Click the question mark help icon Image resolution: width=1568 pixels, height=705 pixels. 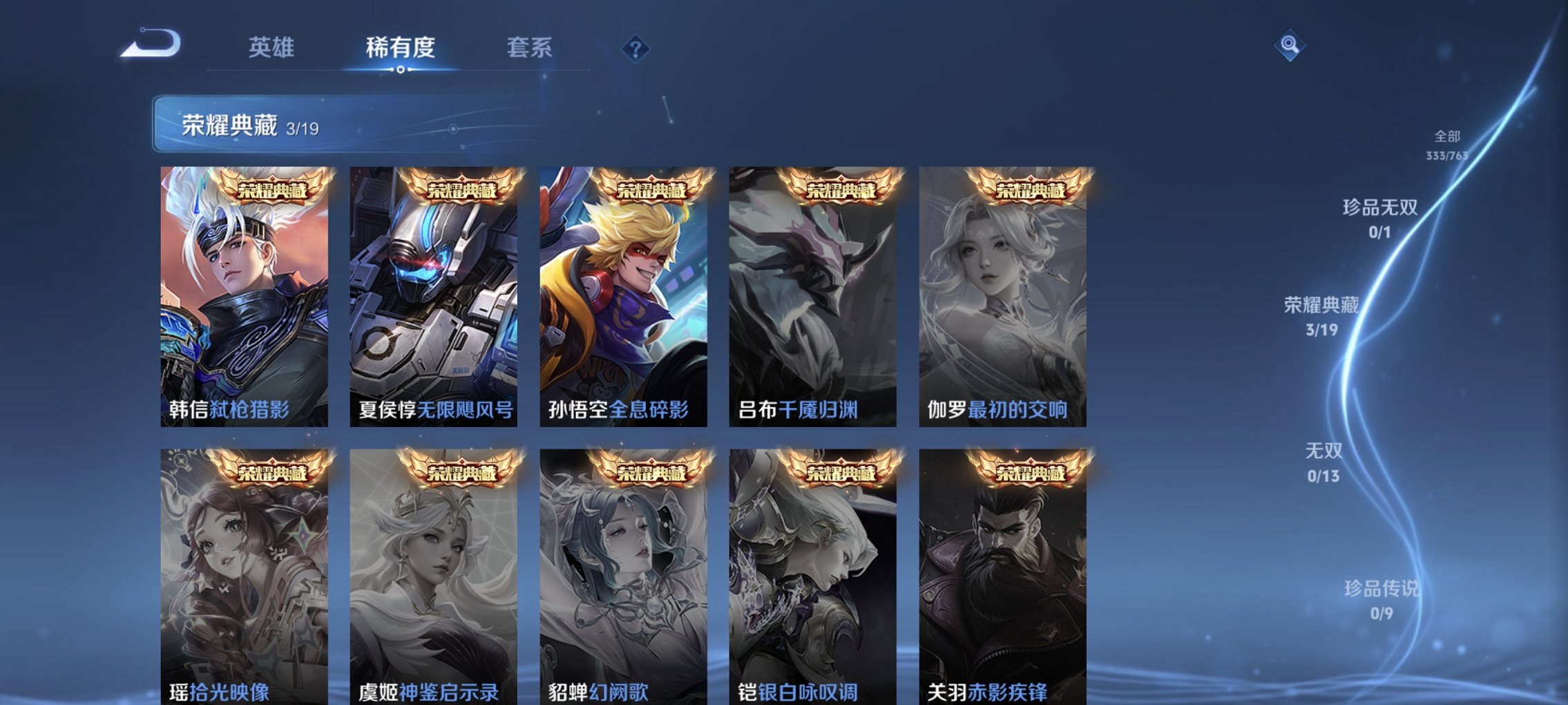pos(636,49)
